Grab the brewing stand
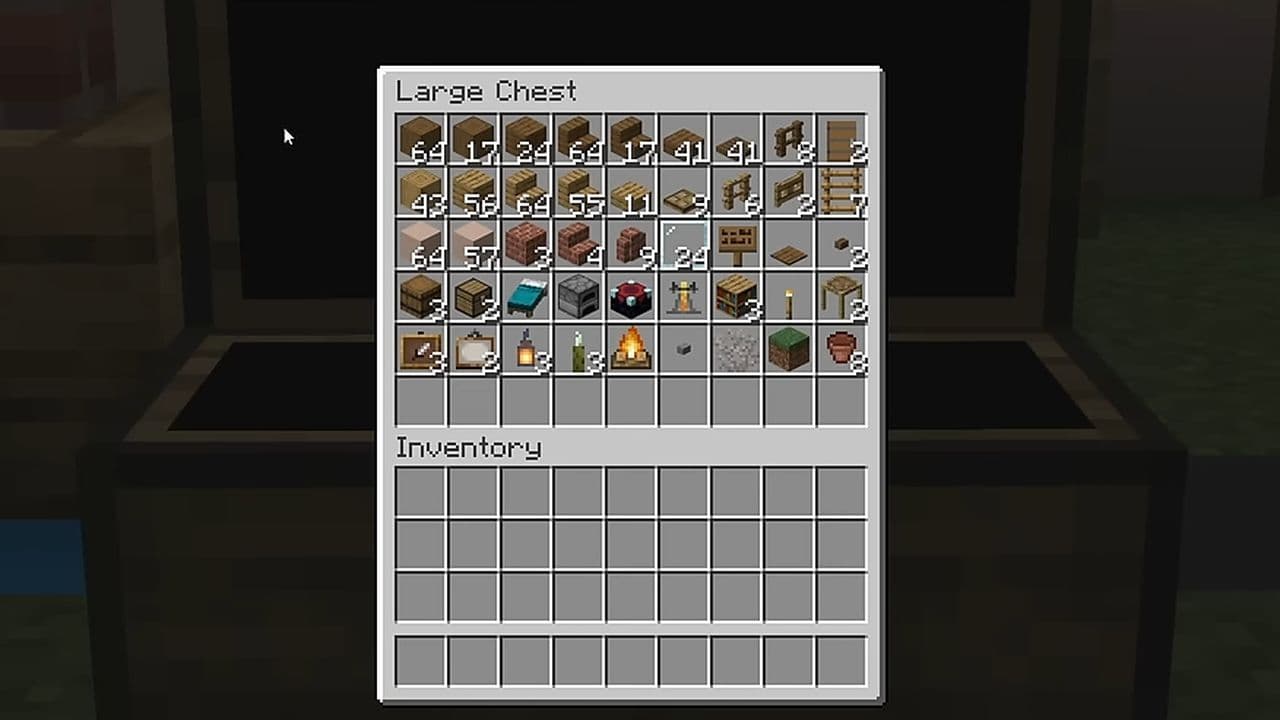Screen dimensions: 1280x720 point(684,296)
